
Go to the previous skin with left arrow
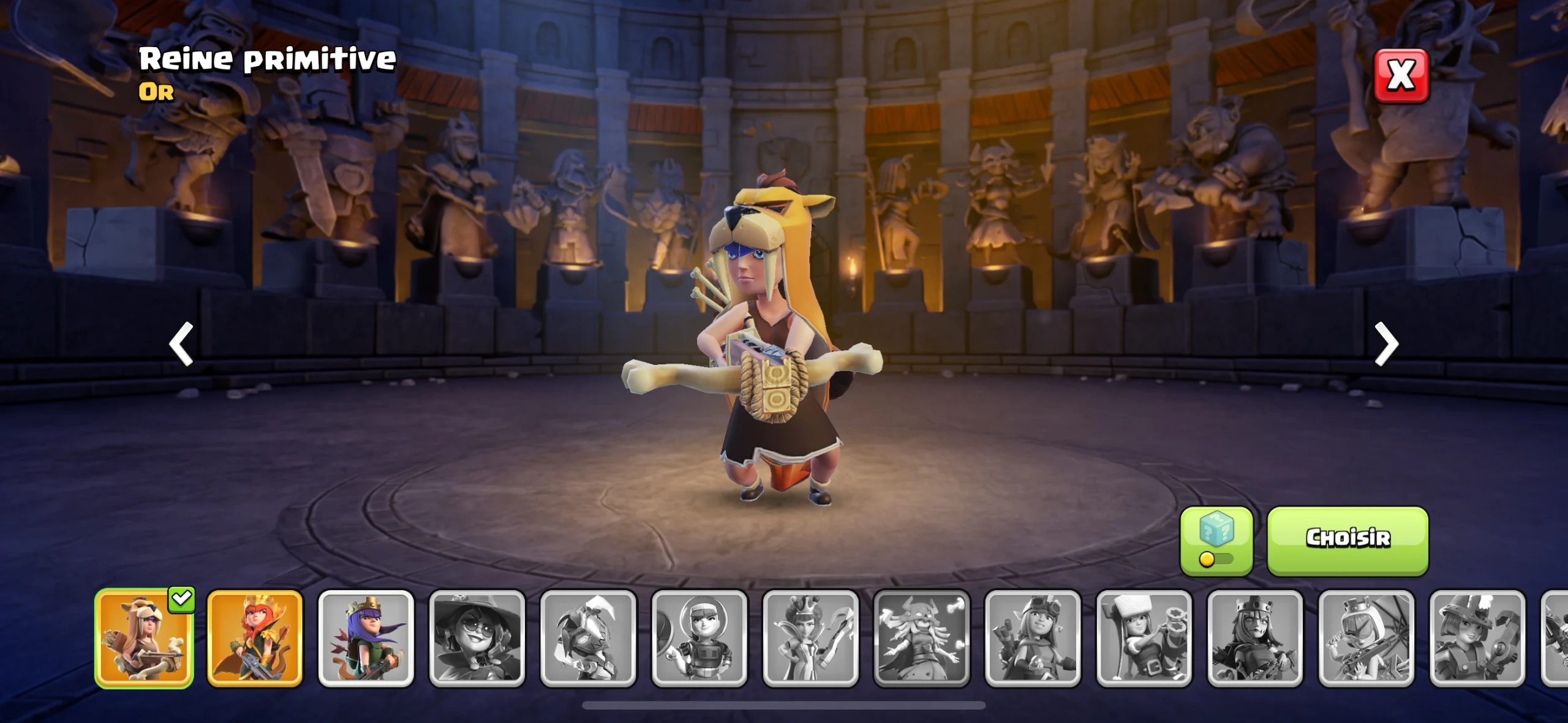tap(181, 344)
